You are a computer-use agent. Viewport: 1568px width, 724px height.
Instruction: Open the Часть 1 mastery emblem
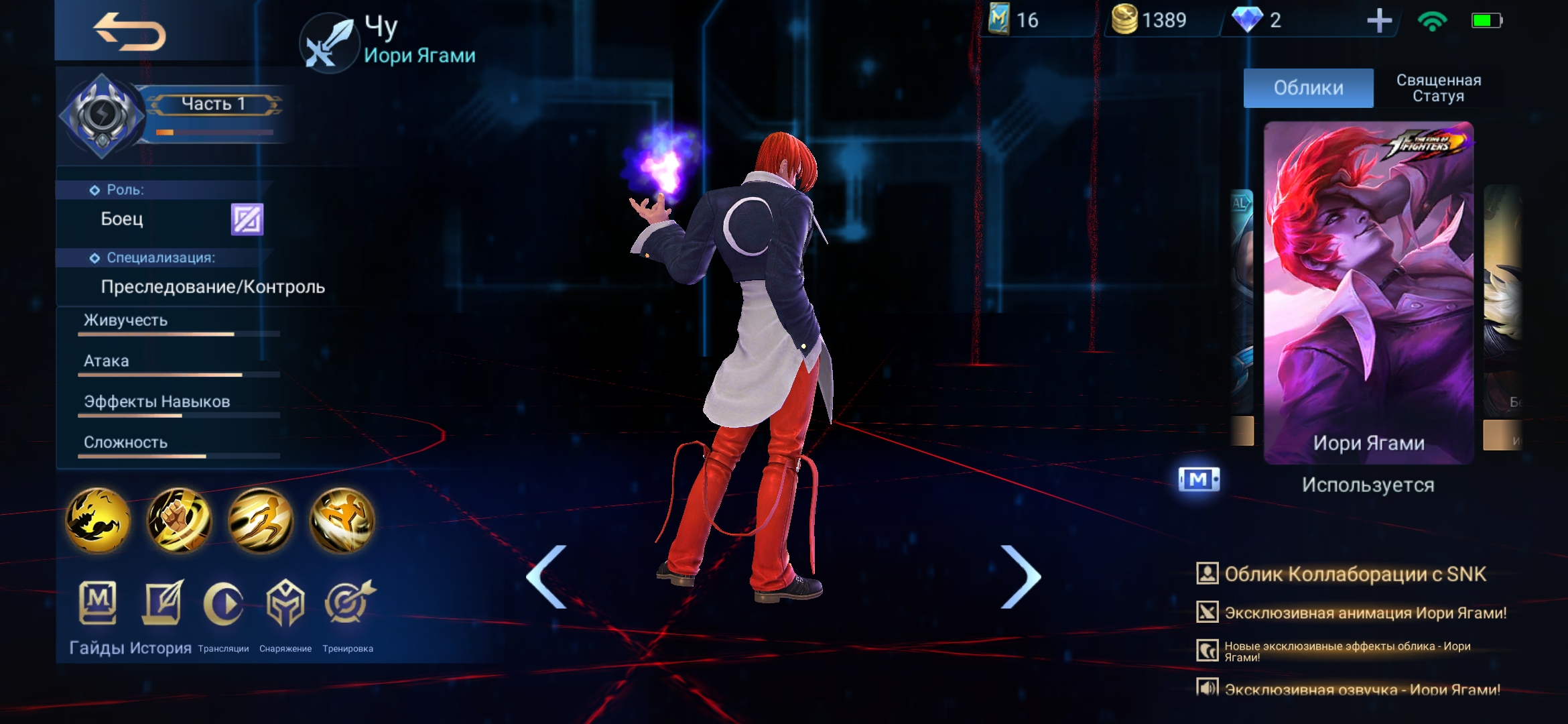click(x=103, y=115)
